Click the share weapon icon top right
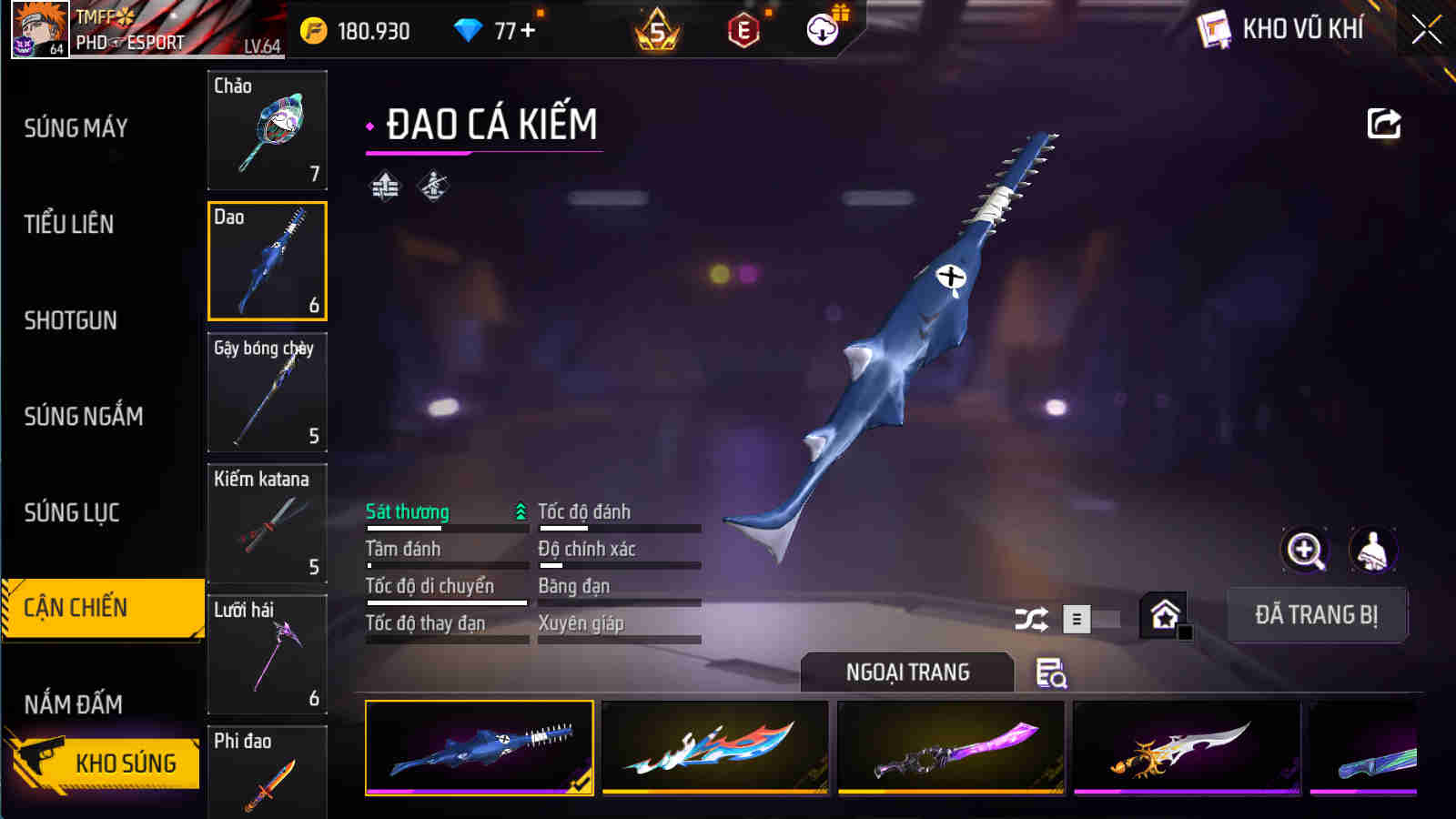Viewport: 1456px width, 819px height. click(1382, 123)
